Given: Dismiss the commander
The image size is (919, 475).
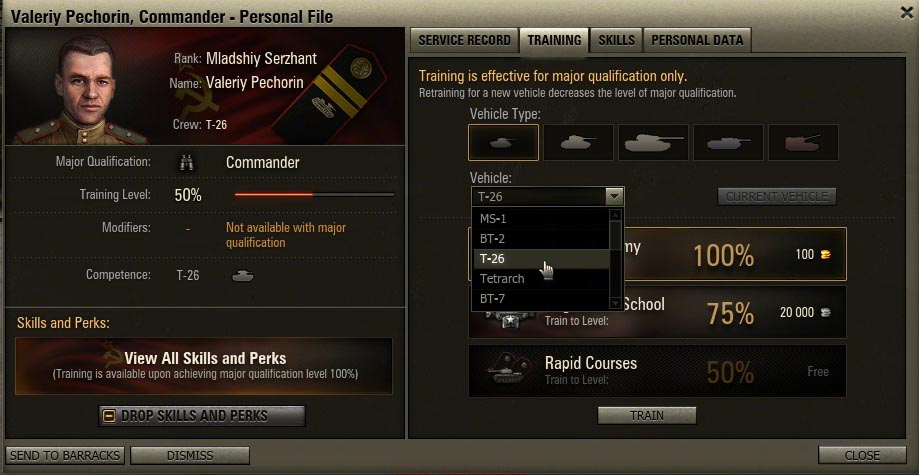Looking at the screenshot, I should point(189,456).
